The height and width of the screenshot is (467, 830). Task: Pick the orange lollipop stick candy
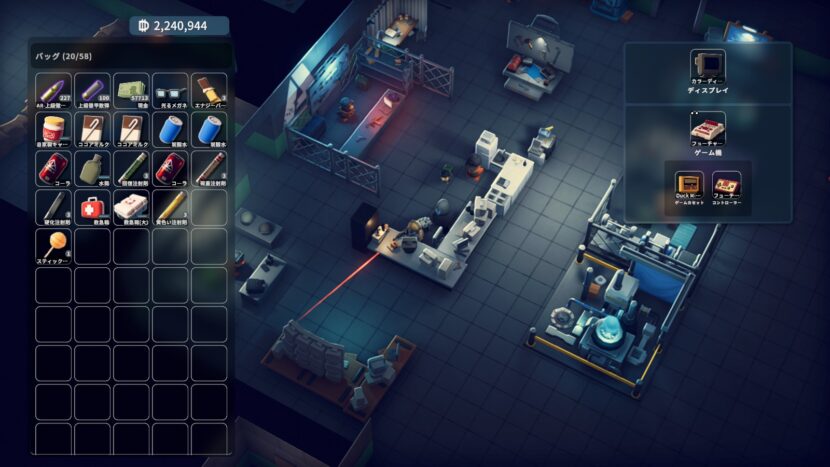click(x=53, y=246)
